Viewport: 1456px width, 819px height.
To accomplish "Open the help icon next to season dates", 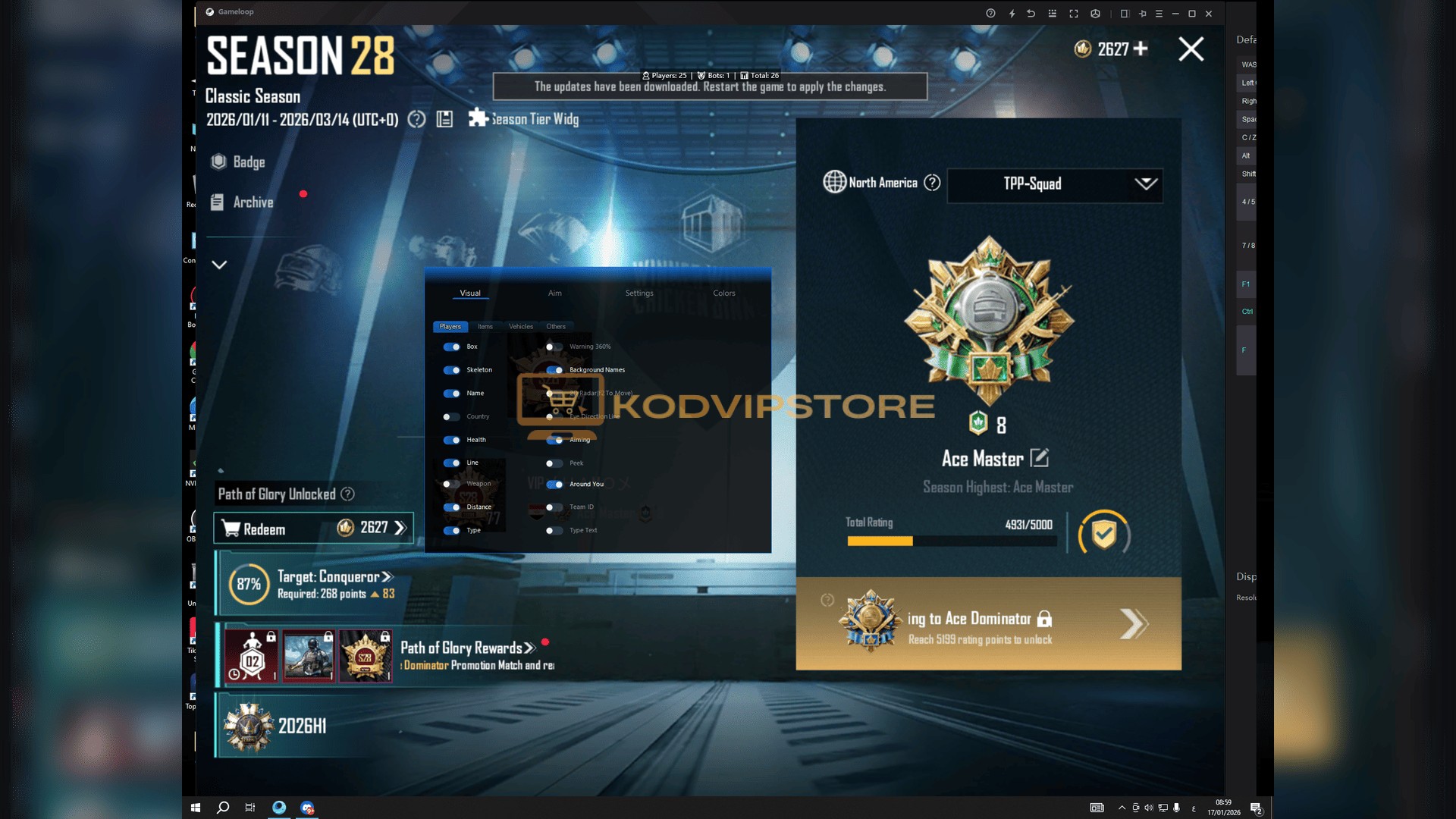I will tap(416, 119).
